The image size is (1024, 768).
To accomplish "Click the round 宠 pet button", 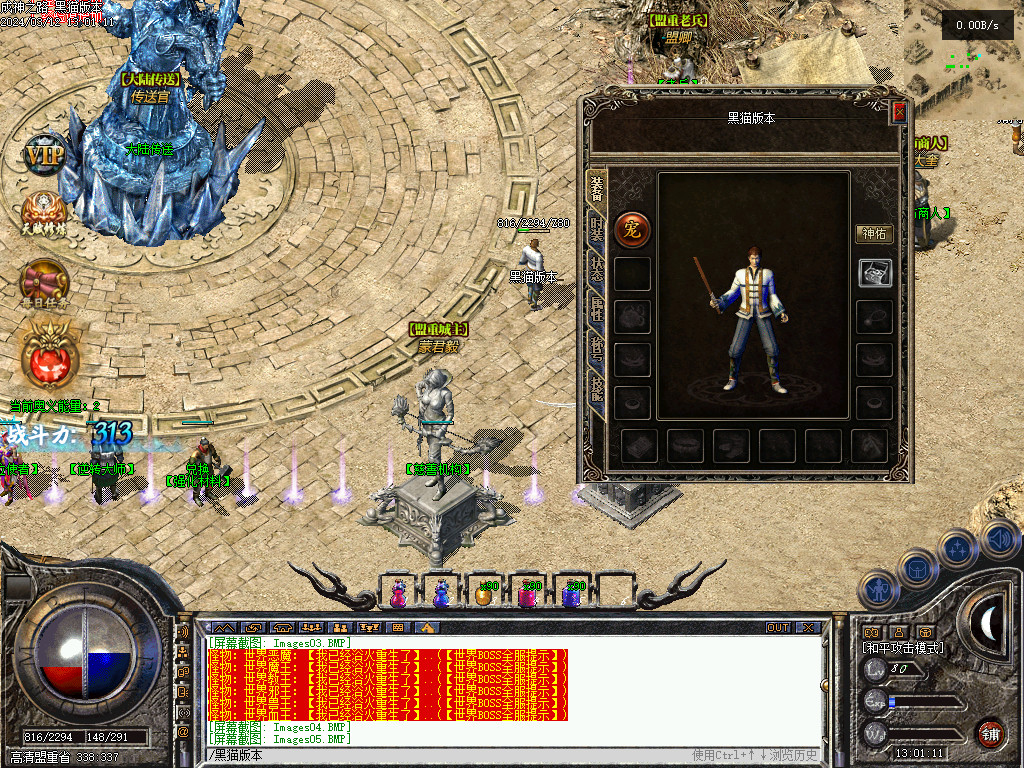I will [x=632, y=230].
